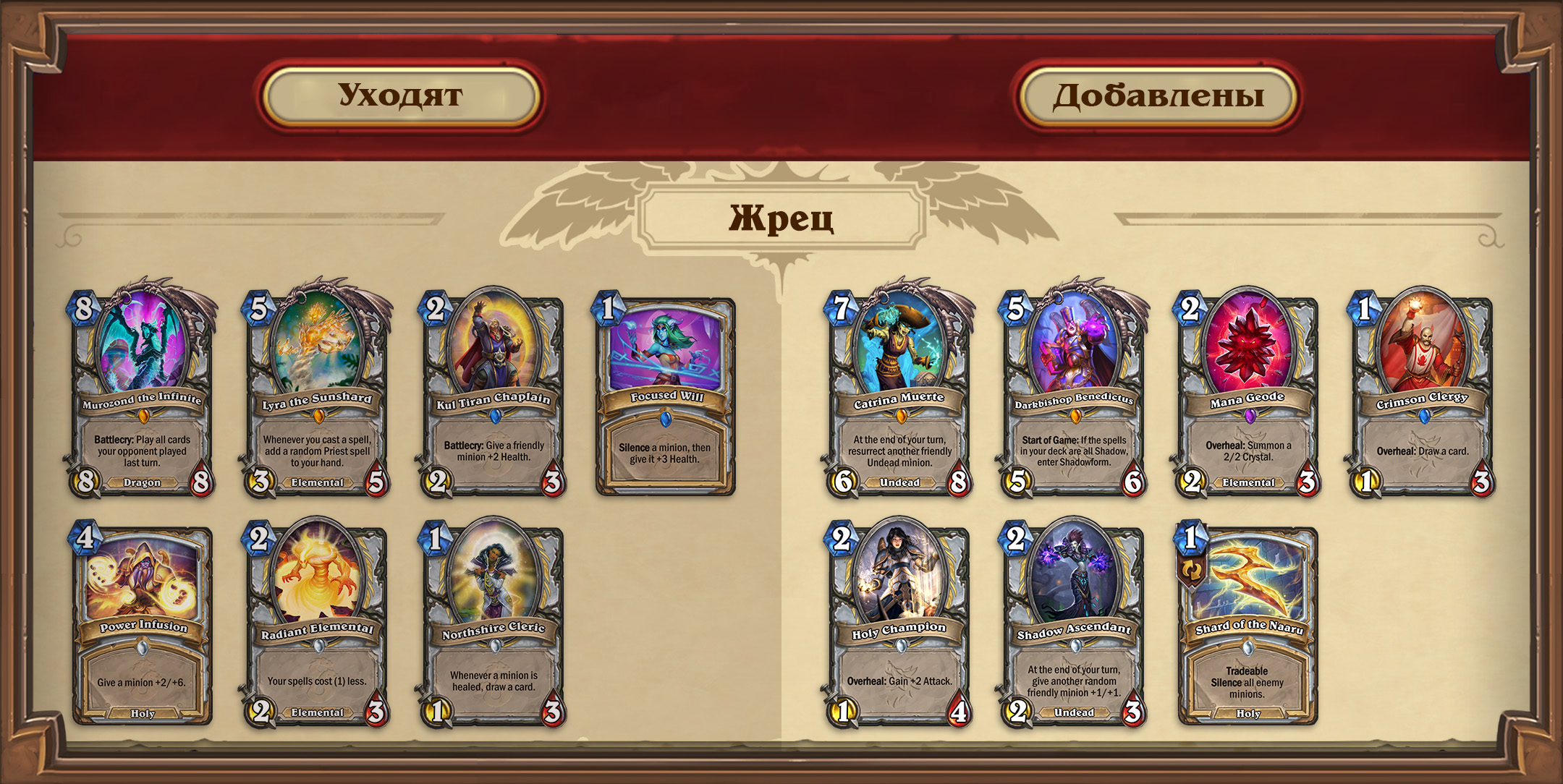Choose the Northshire Cleric card
This screenshot has height=784, width=1563.
(x=493, y=623)
